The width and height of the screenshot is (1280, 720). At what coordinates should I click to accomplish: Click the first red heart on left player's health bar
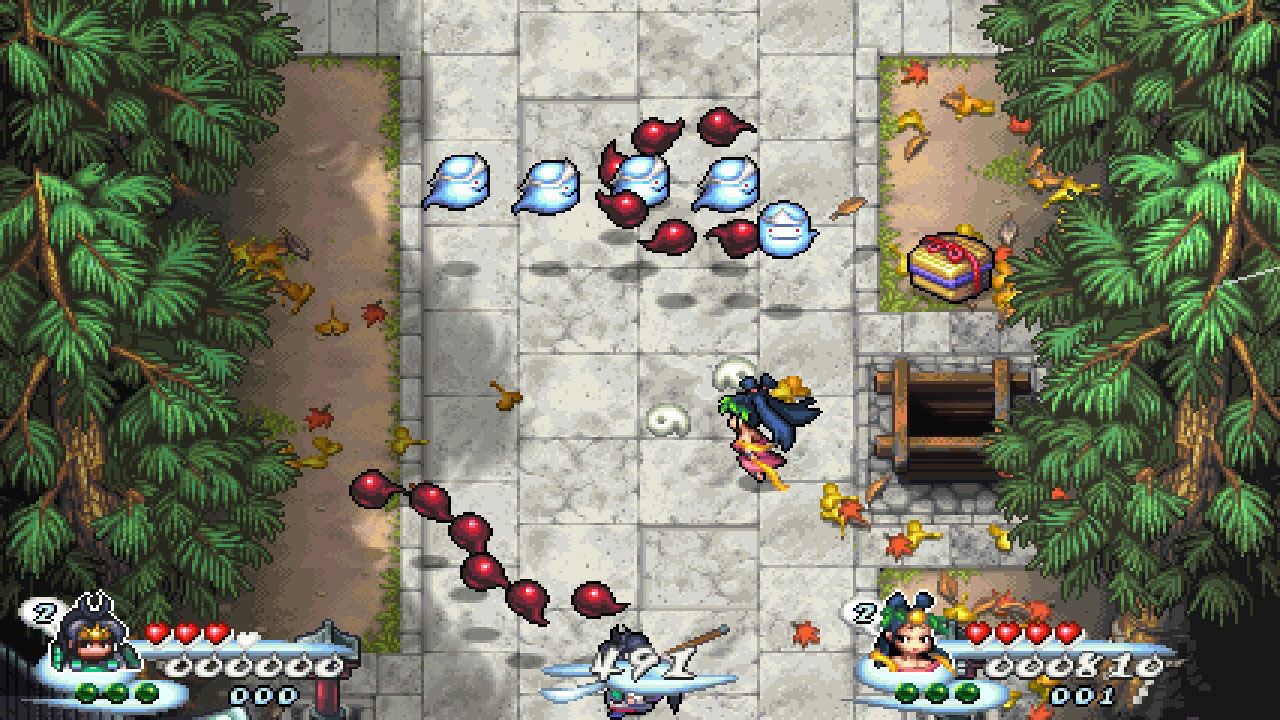155,631
